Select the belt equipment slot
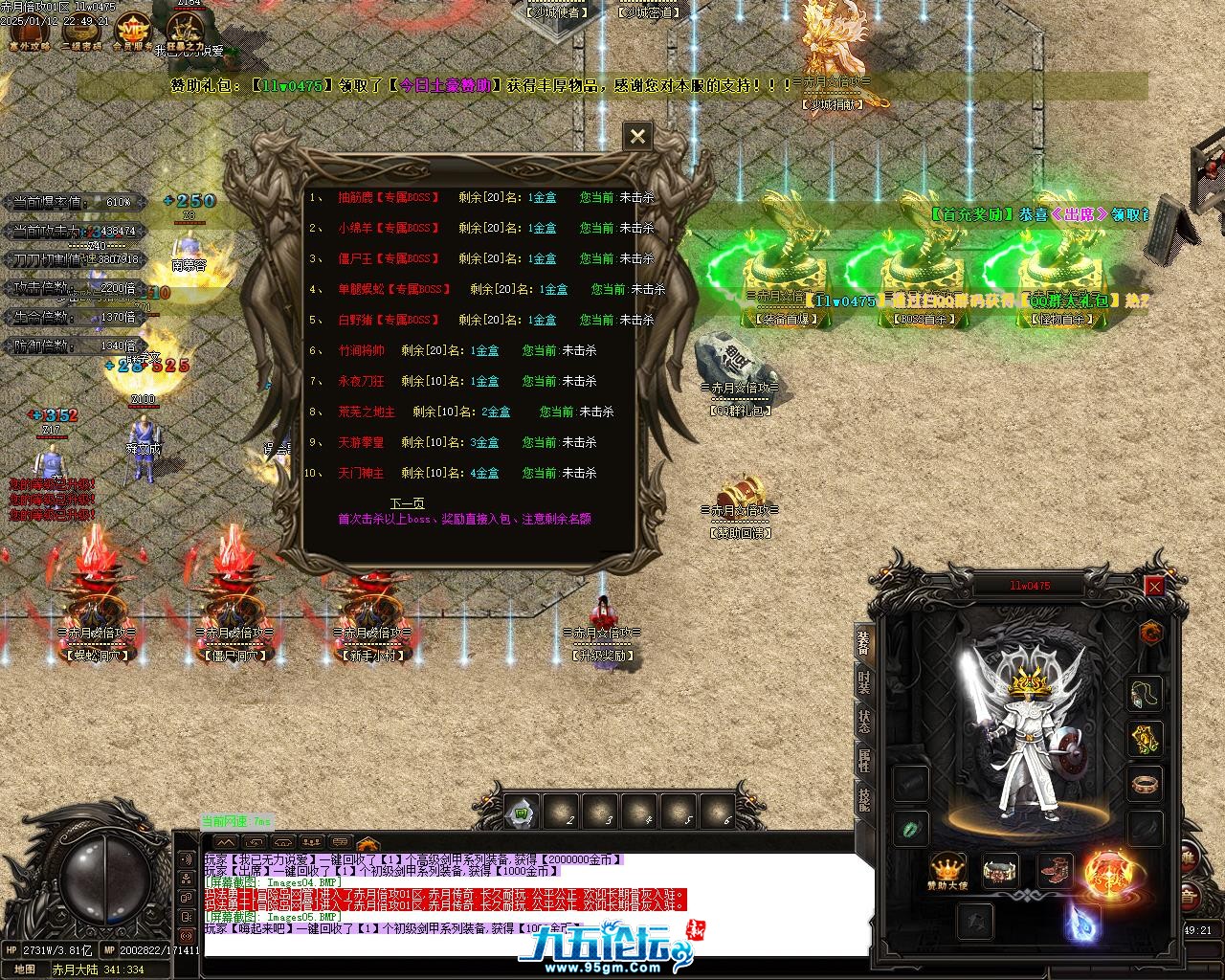The height and width of the screenshot is (980, 1225). 1001,870
